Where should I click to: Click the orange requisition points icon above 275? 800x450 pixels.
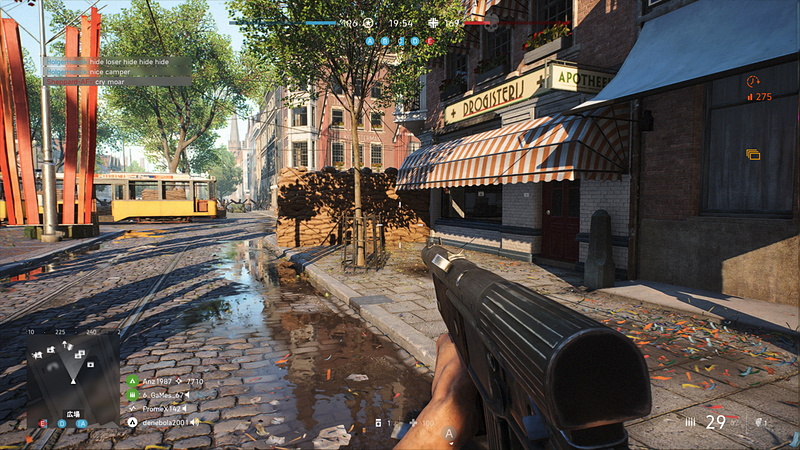tap(753, 81)
